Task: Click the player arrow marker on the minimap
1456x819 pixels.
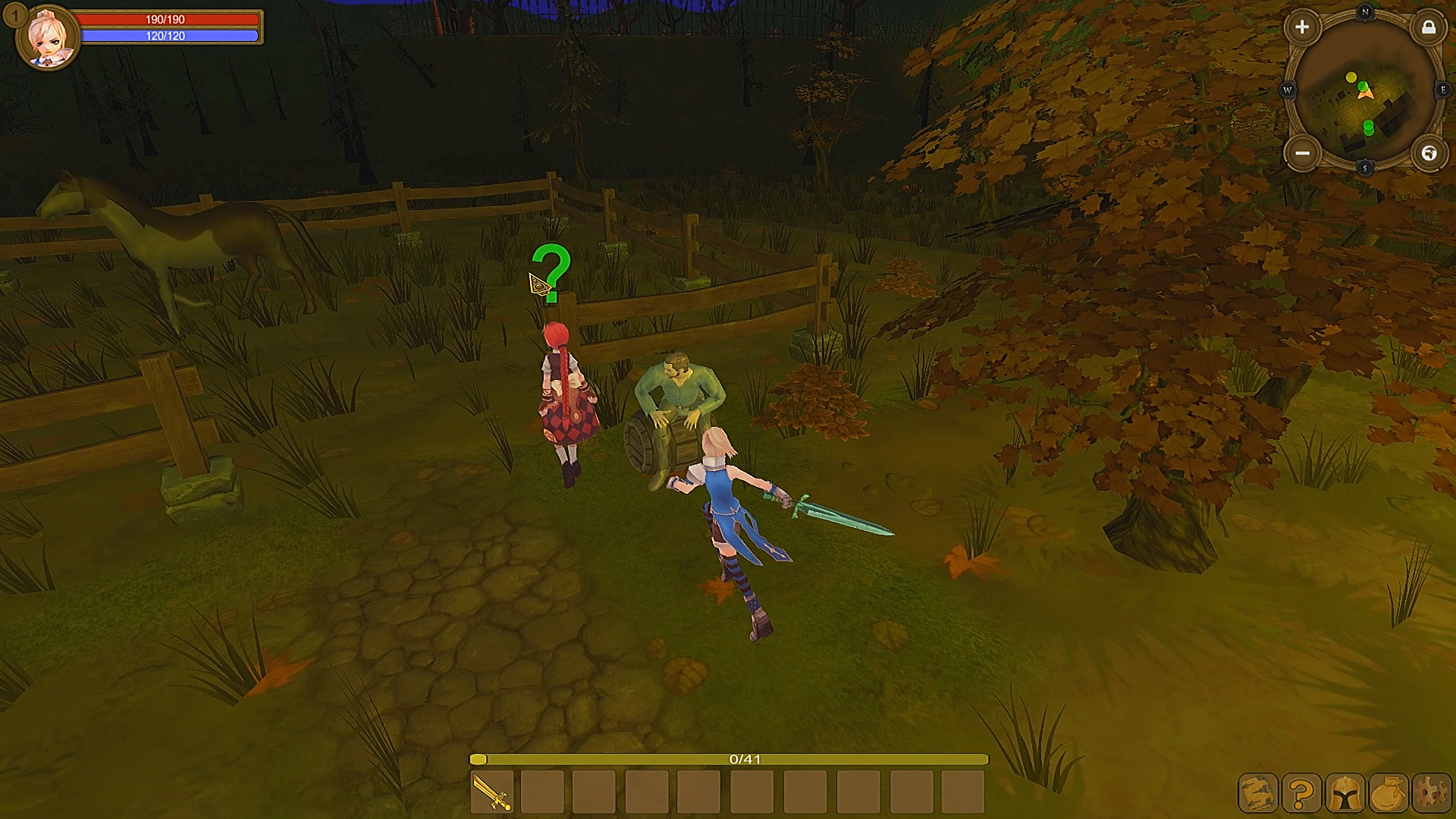Action: (1365, 93)
